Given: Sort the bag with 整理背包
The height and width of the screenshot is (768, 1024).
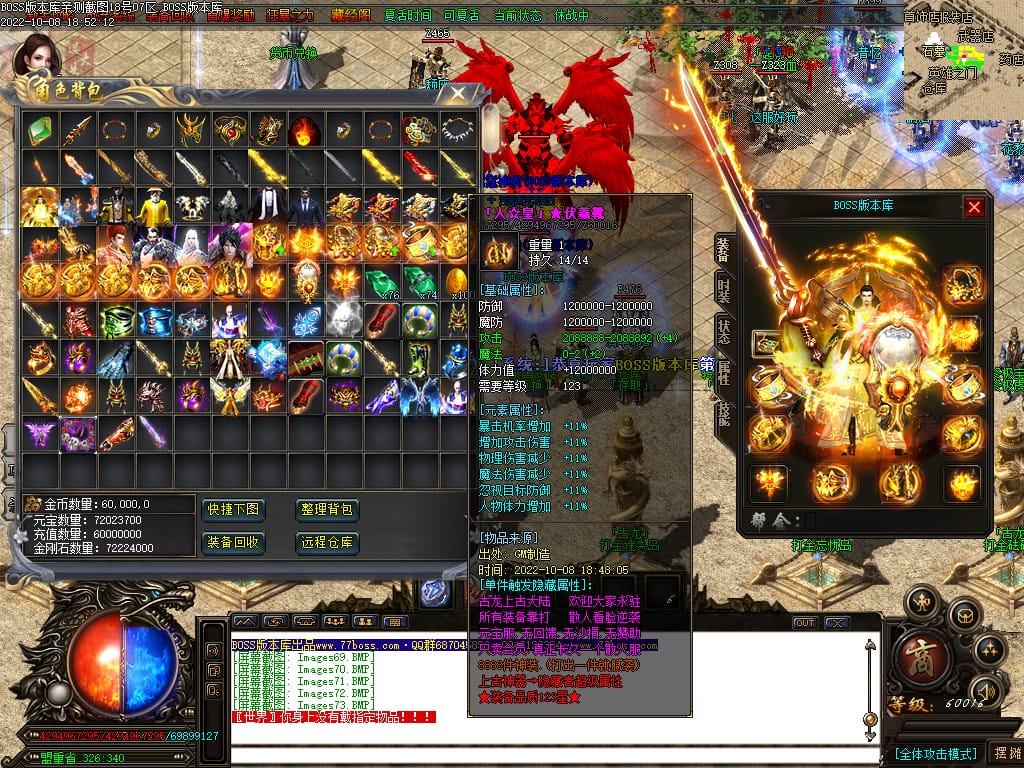Looking at the screenshot, I should (327, 510).
